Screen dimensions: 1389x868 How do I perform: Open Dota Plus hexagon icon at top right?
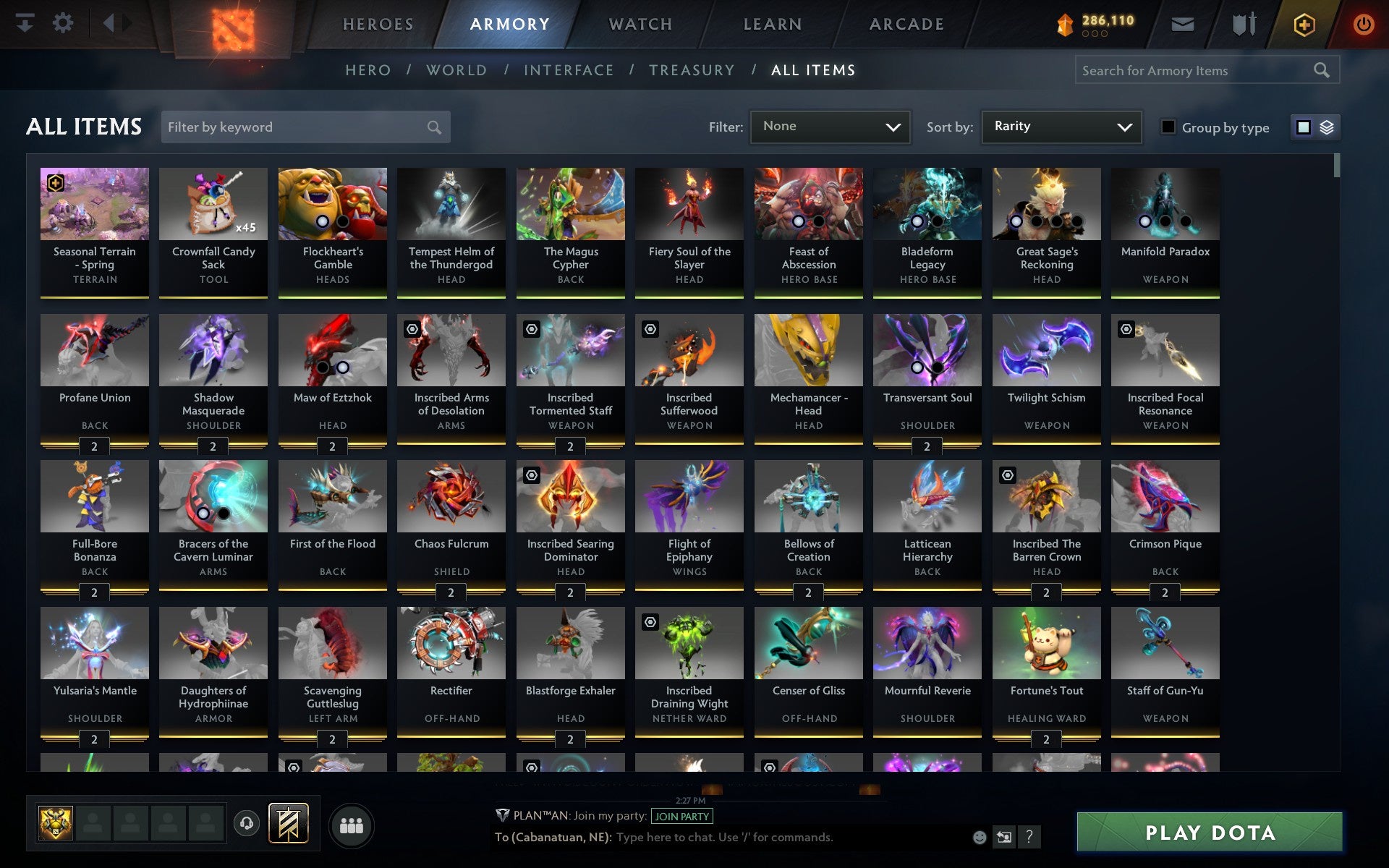pyautogui.click(x=1304, y=23)
